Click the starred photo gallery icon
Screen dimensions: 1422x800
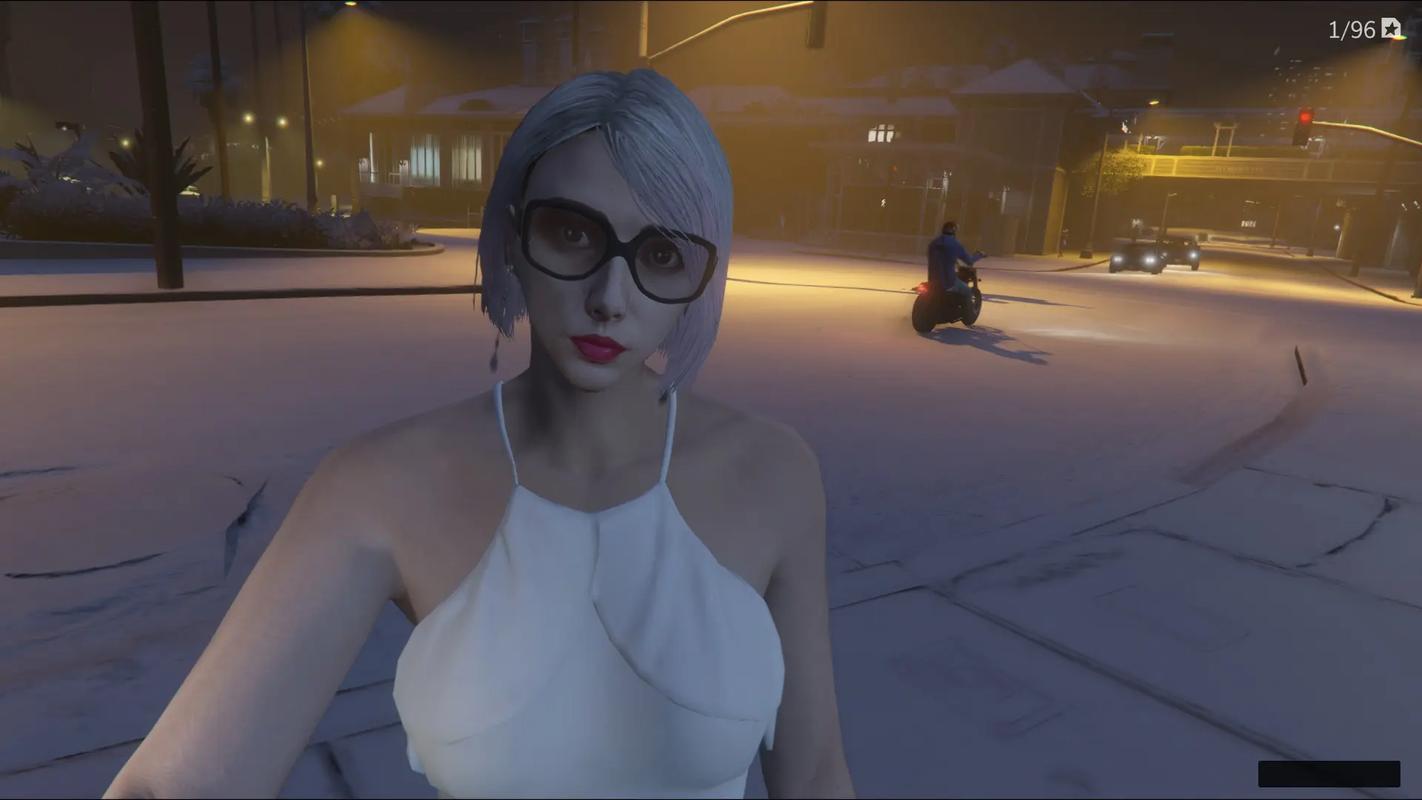1392,29
